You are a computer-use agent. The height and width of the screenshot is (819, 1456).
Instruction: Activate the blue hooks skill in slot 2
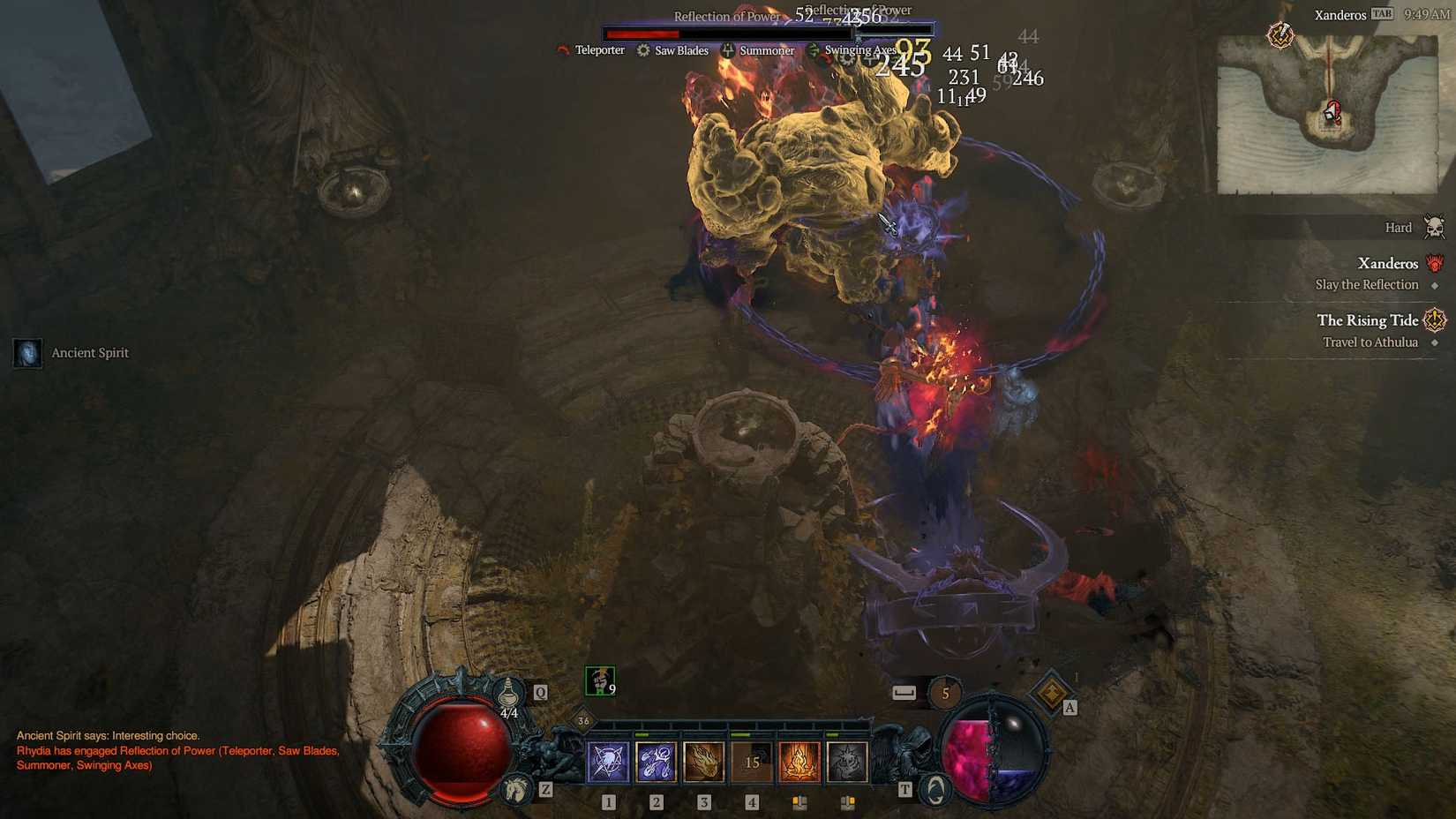(657, 761)
